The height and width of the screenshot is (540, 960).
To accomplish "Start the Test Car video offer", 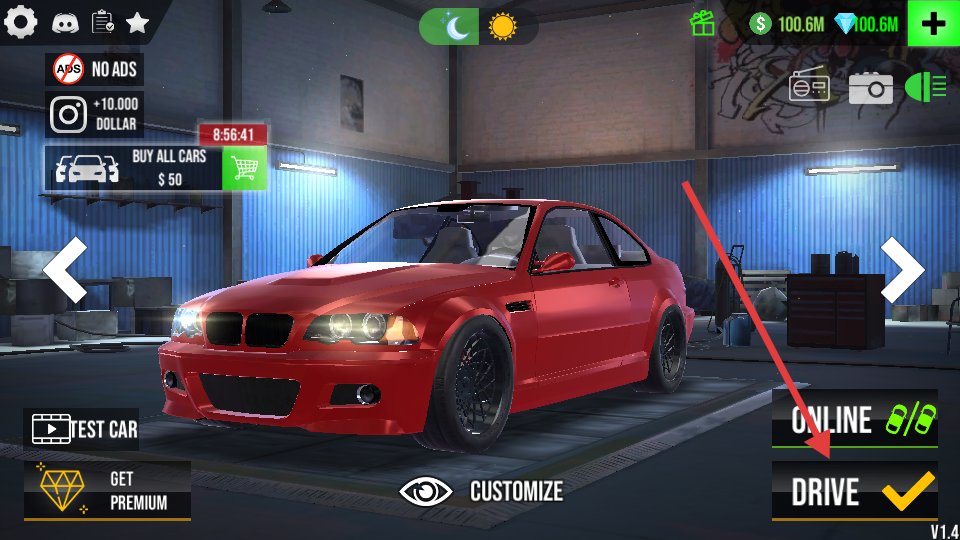I will pos(82,429).
